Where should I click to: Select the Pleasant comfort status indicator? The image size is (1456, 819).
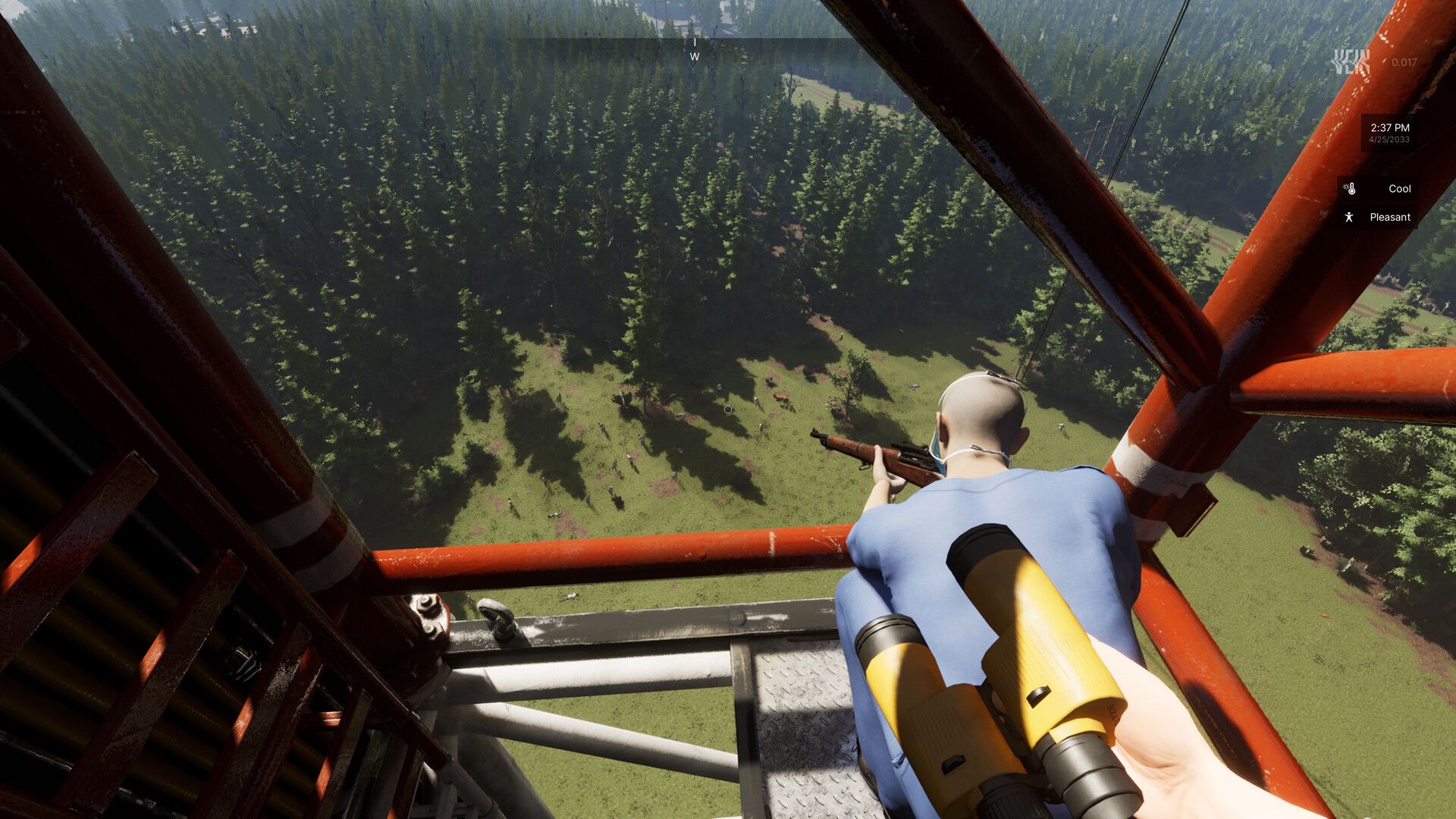pyautogui.click(x=1377, y=217)
